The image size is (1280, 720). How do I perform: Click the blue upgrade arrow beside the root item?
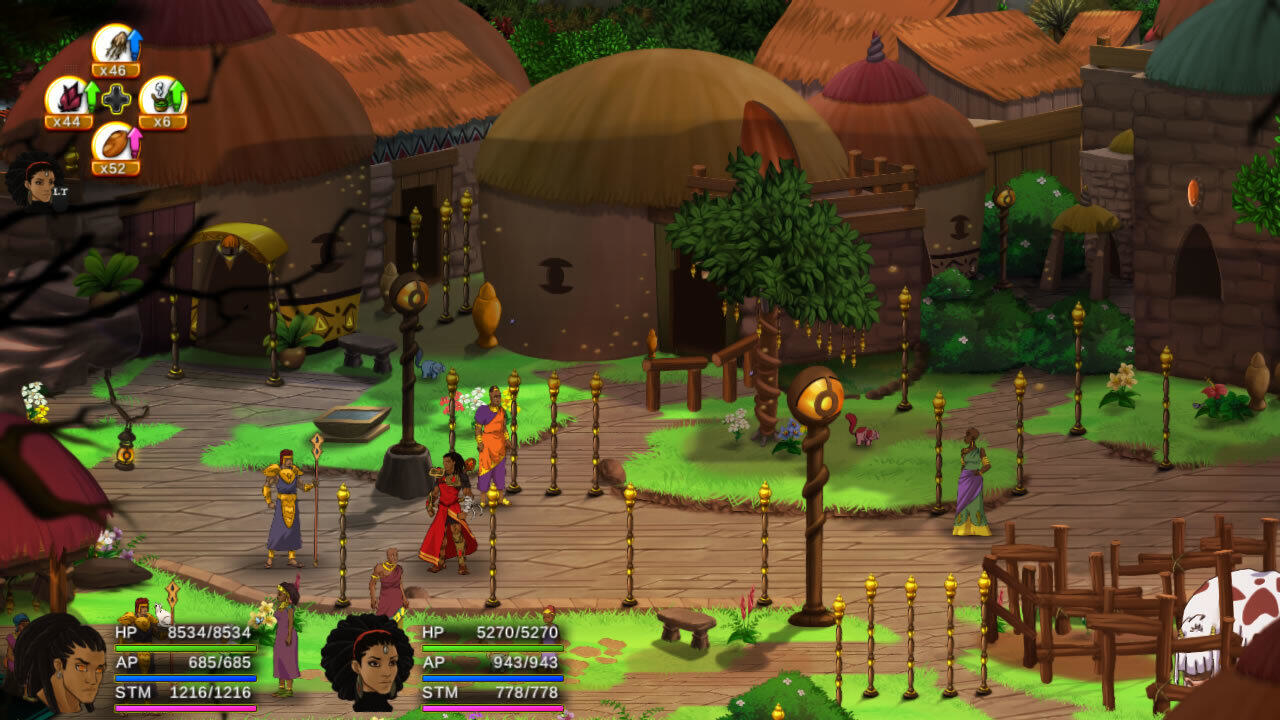(136, 43)
